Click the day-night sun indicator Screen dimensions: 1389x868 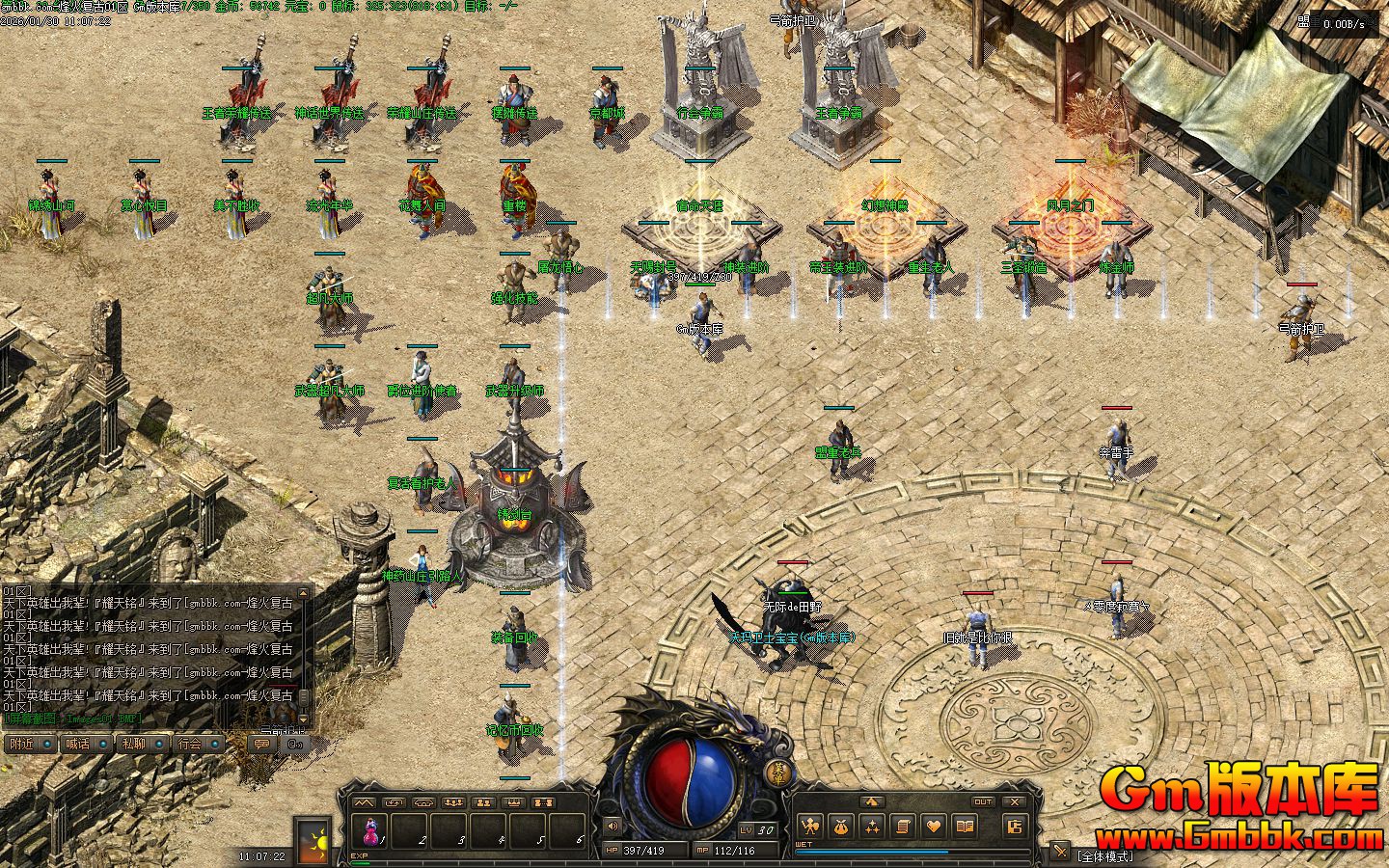(x=313, y=841)
